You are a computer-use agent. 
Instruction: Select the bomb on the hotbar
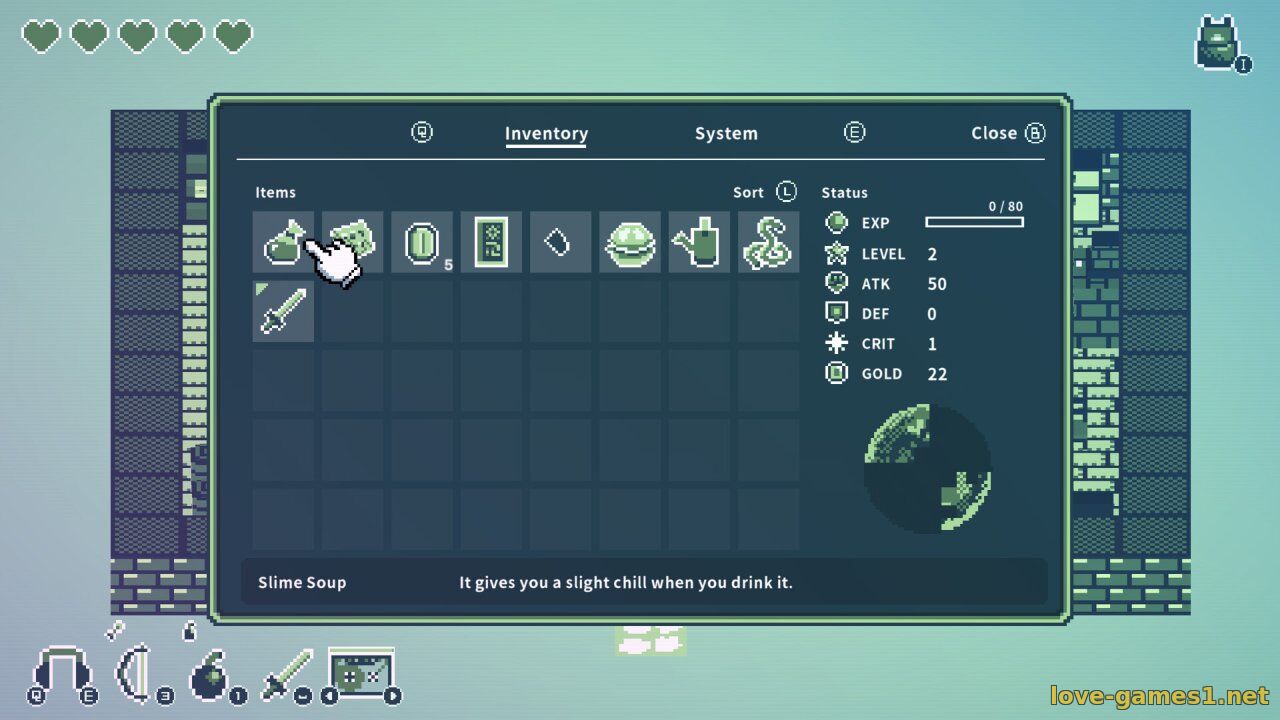212,676
